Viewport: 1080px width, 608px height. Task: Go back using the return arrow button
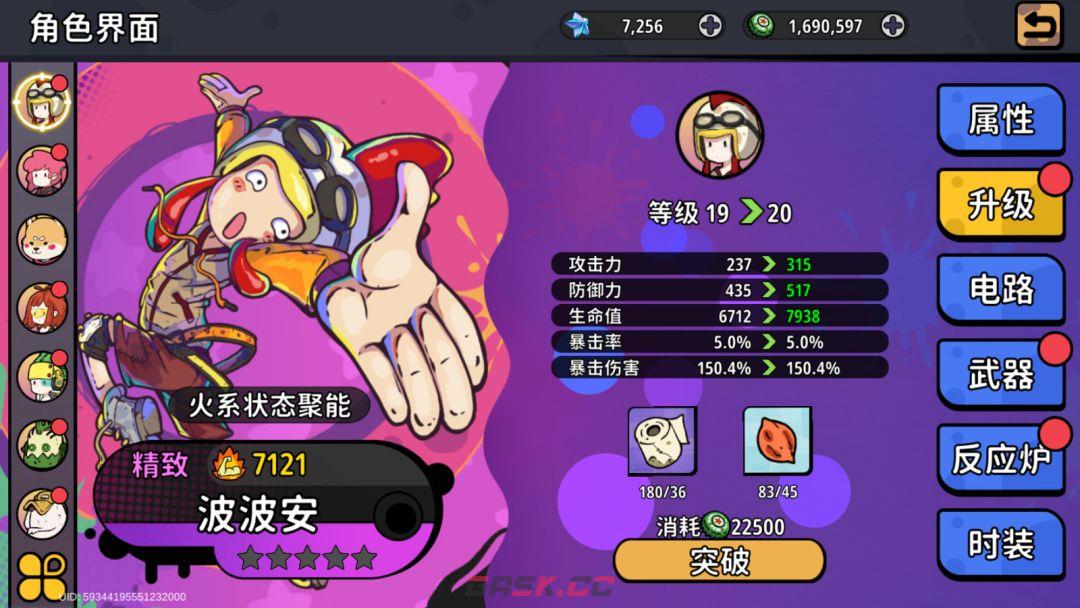tap(1039, 26)
